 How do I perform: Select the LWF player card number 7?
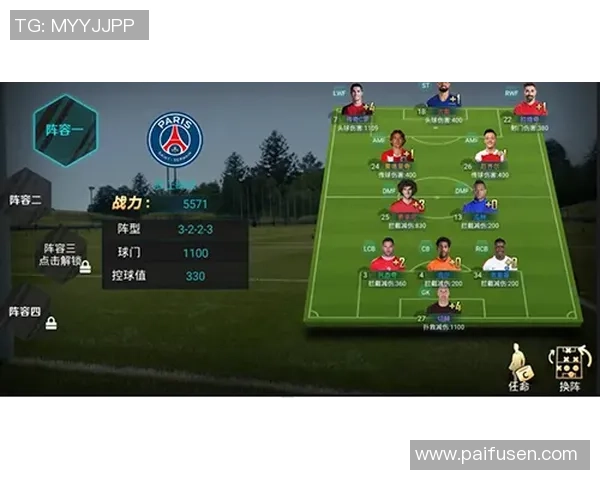[354, 104]
